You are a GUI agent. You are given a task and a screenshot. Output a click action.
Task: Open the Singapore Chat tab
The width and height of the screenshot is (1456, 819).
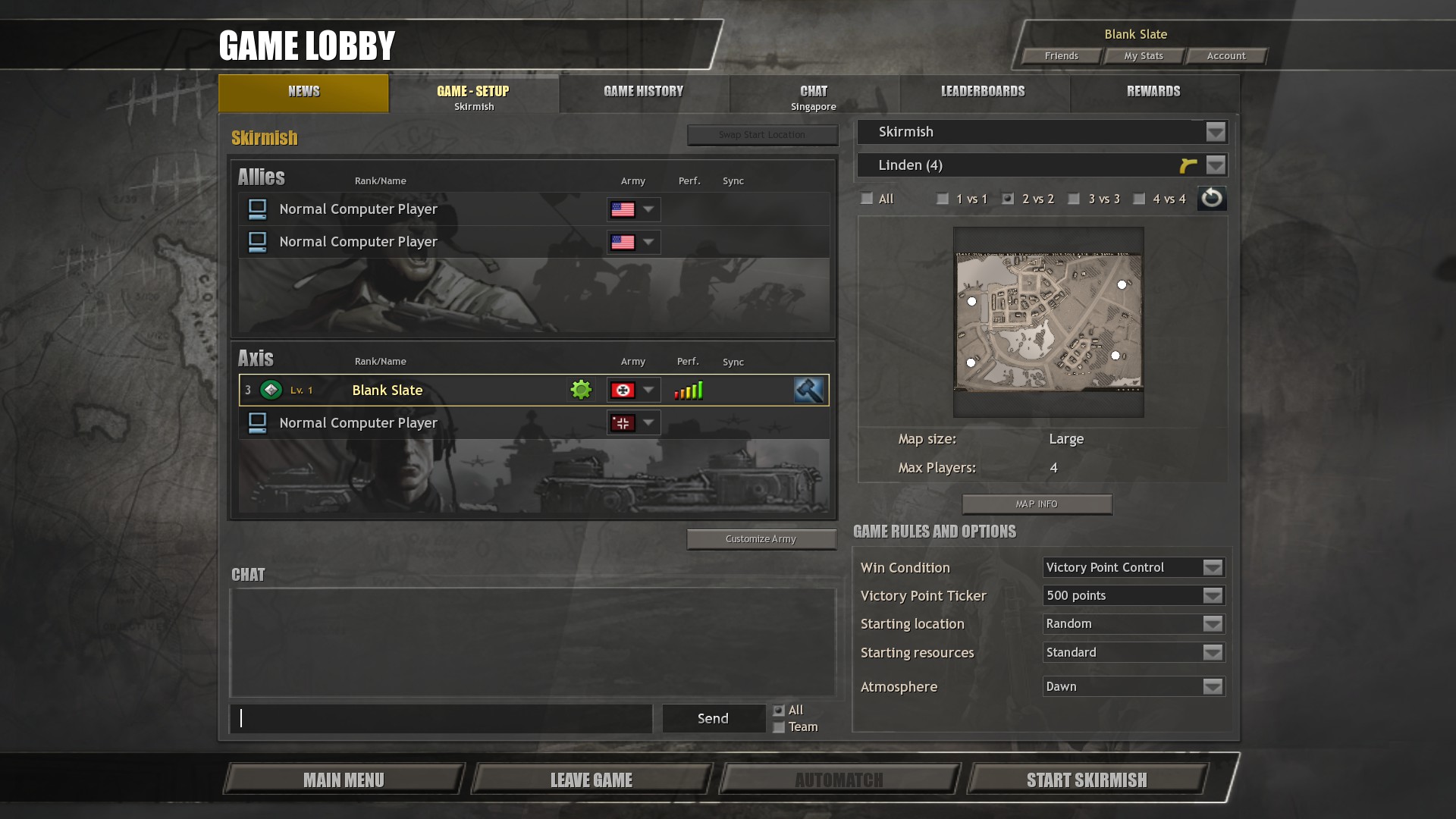(x=813, y=96)
